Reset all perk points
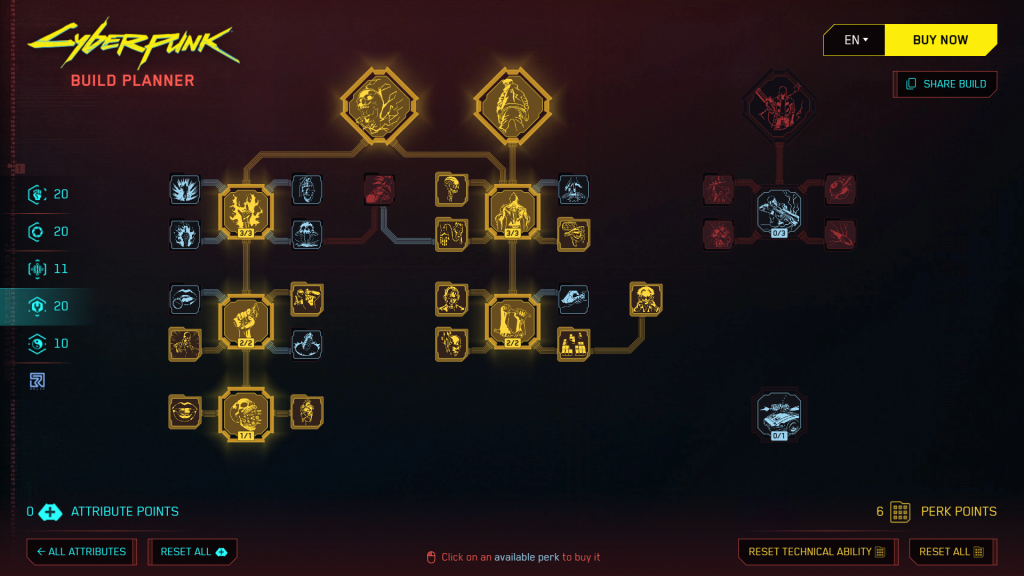The image size is (1024, 576). (952, 551)
